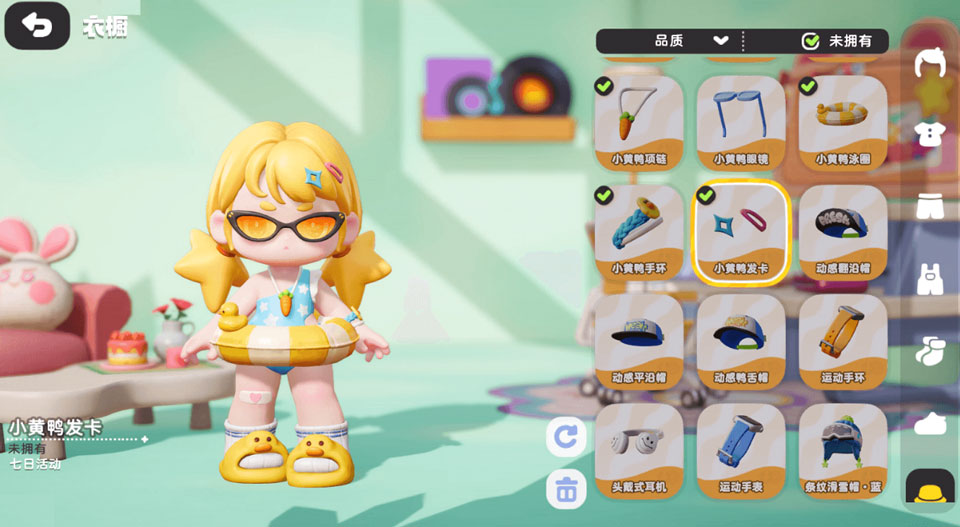Choose the 运动手环 sports band item
This screenshot has height=527, width=960.
(x=843, y=340)
